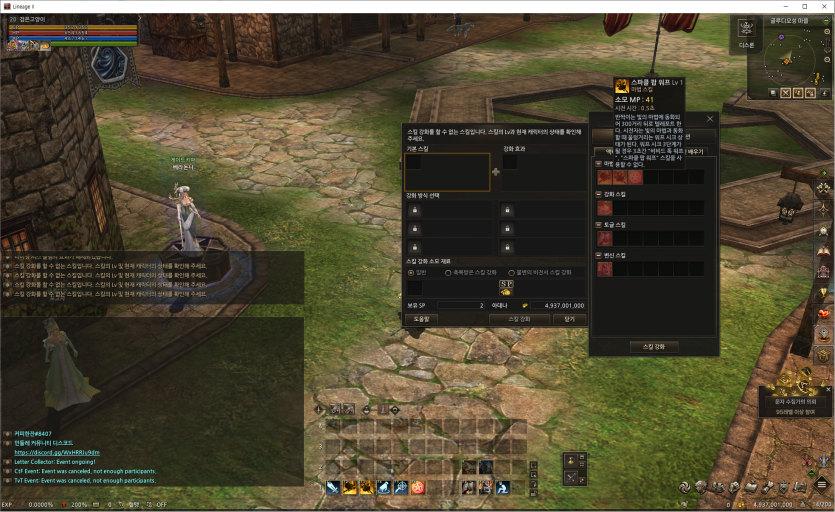Collapse the 변신 스킬 category
835x512 pixels.
pyautogui.click(x=599, y=256)
